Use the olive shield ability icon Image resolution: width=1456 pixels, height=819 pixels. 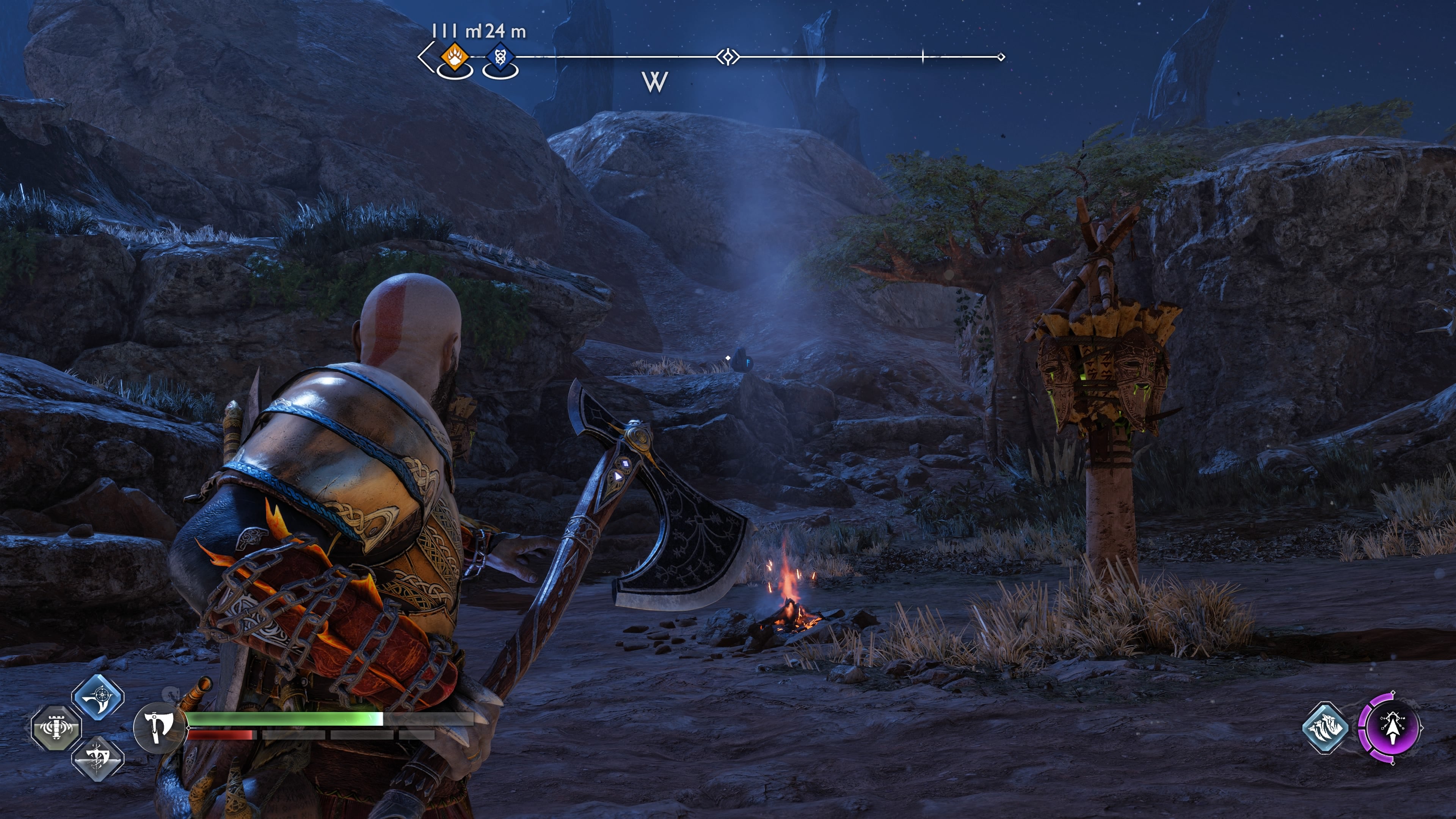[x=56, y=728]
